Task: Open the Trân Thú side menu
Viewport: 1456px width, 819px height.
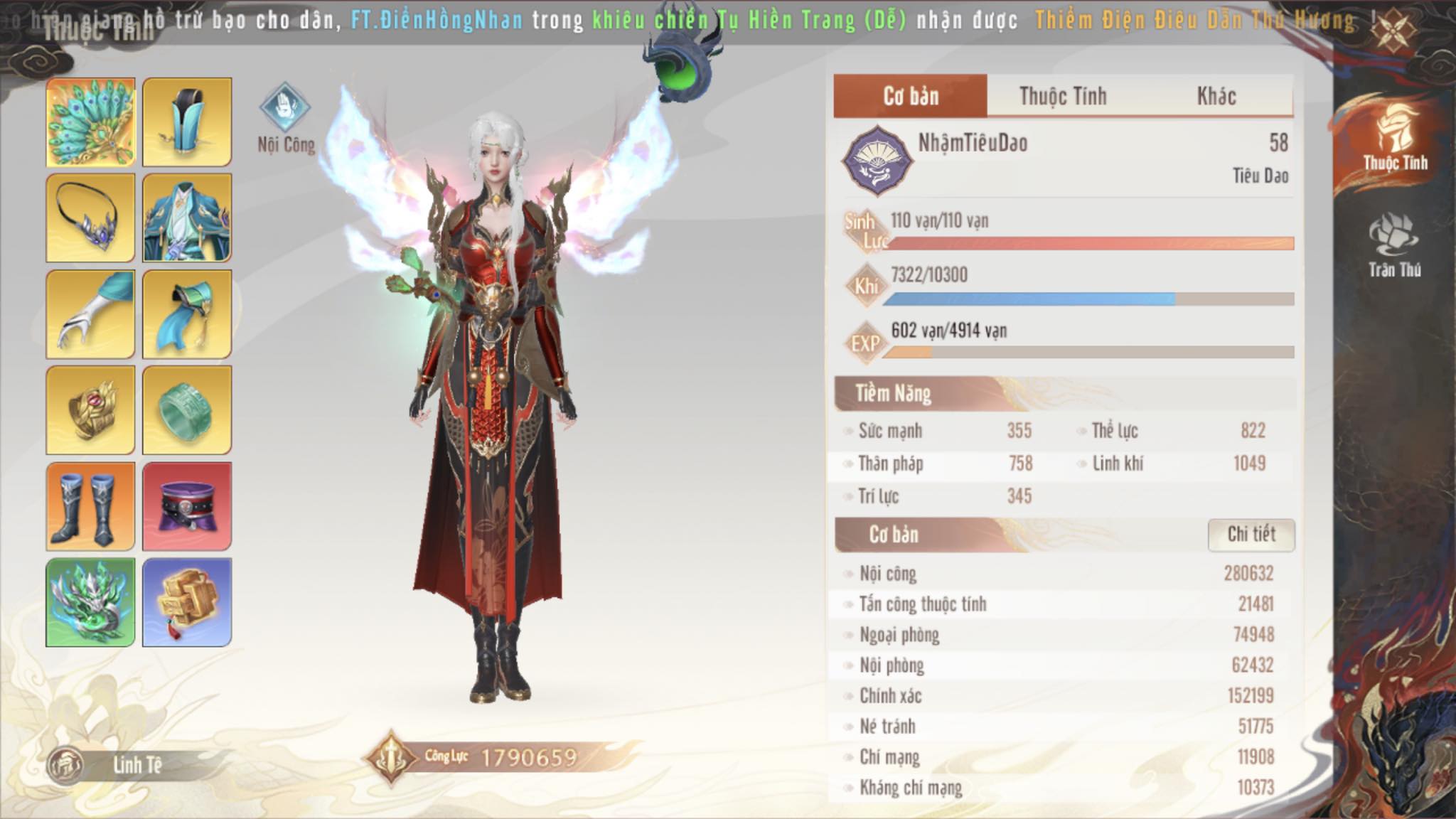Action: (1394, 246)
